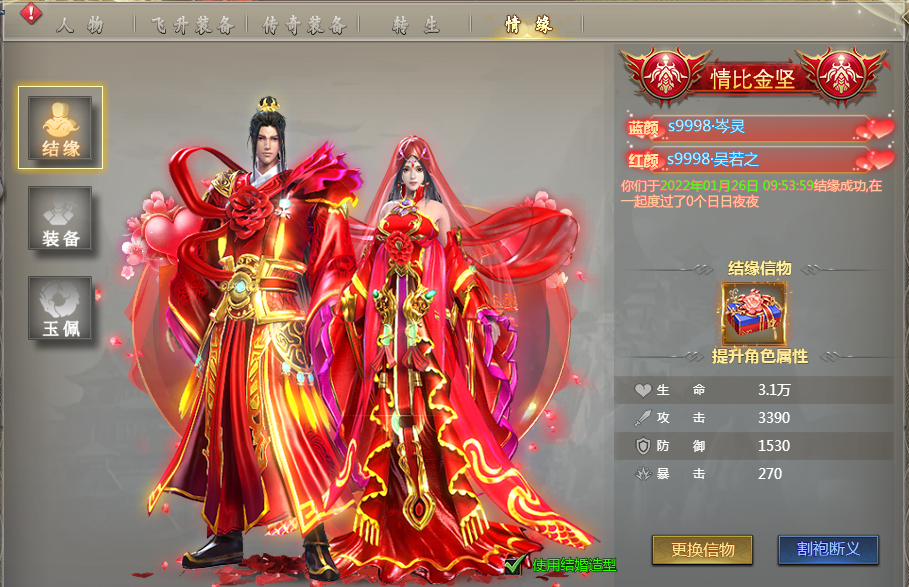Show the 情缘 tab
Image resolution: width=909 pixels, height=587 pixels.
click(x=528, y=25)
